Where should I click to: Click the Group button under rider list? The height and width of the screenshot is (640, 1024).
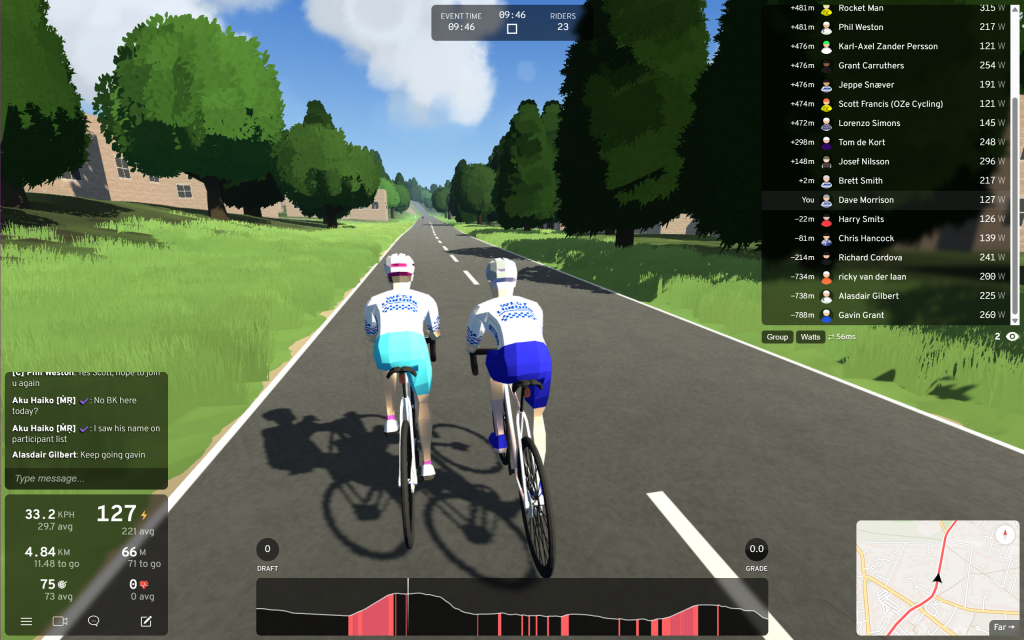(x=777, y=337)
